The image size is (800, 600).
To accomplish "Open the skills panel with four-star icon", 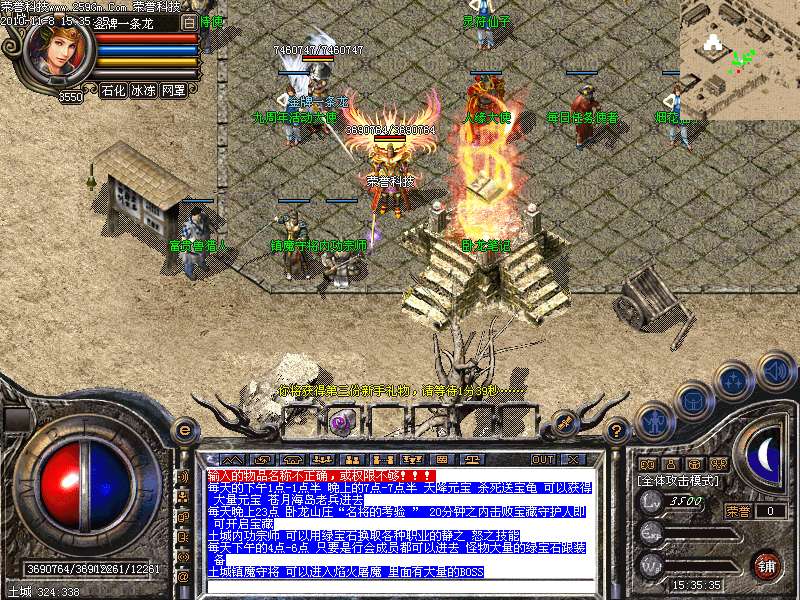I will pyautogui.click(x=734, y=381).
